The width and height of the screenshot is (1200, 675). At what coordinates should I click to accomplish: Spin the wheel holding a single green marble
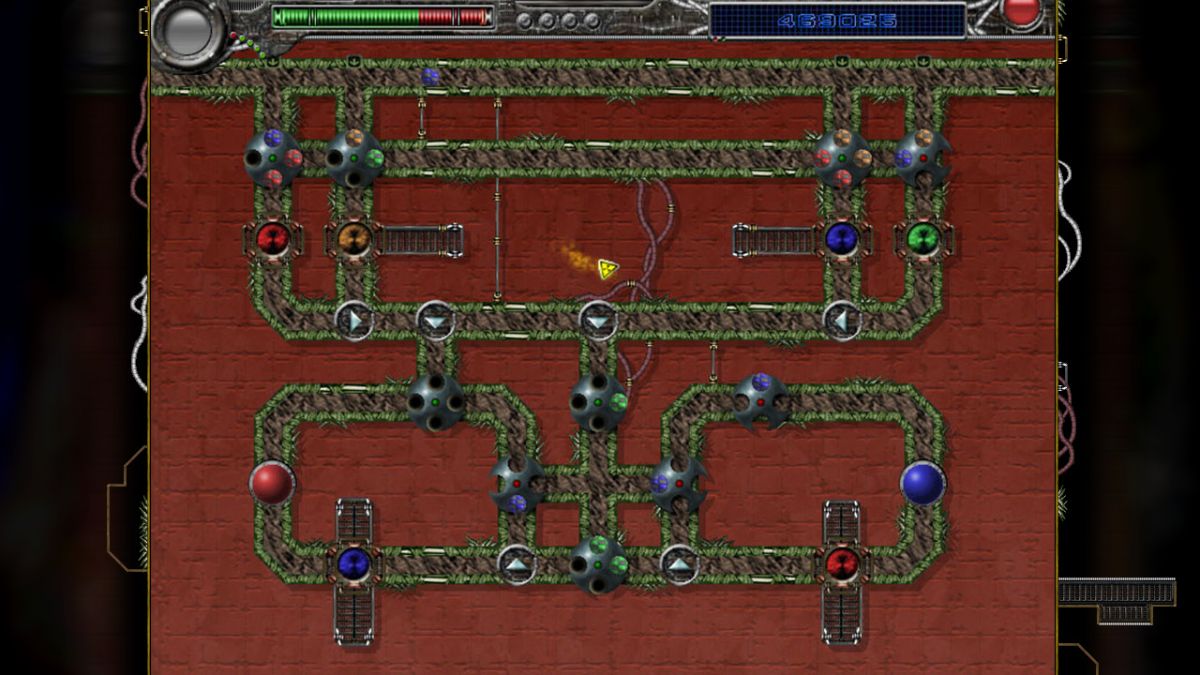coord(598,402)
